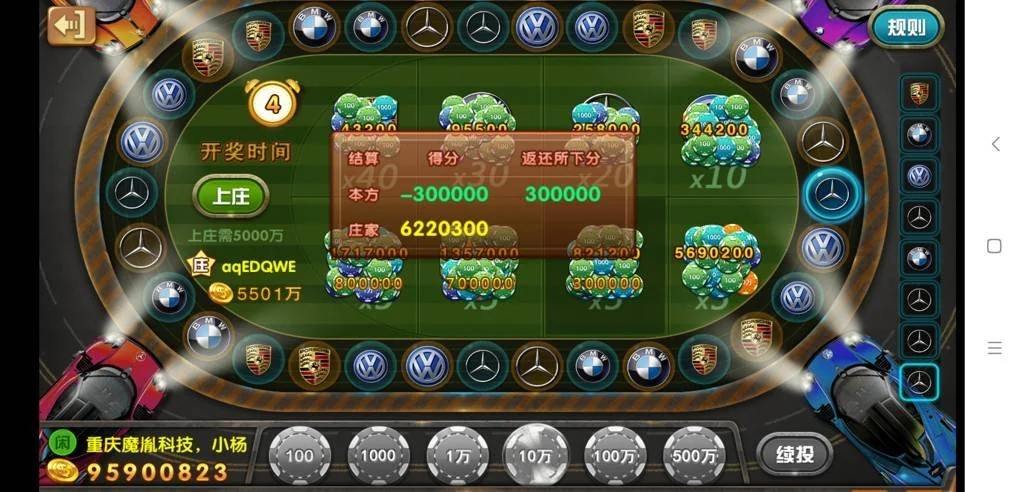Click the player avatar labeled 闲
The width and height of the screenshot is (1024, 492).
[x=62, y=442]
